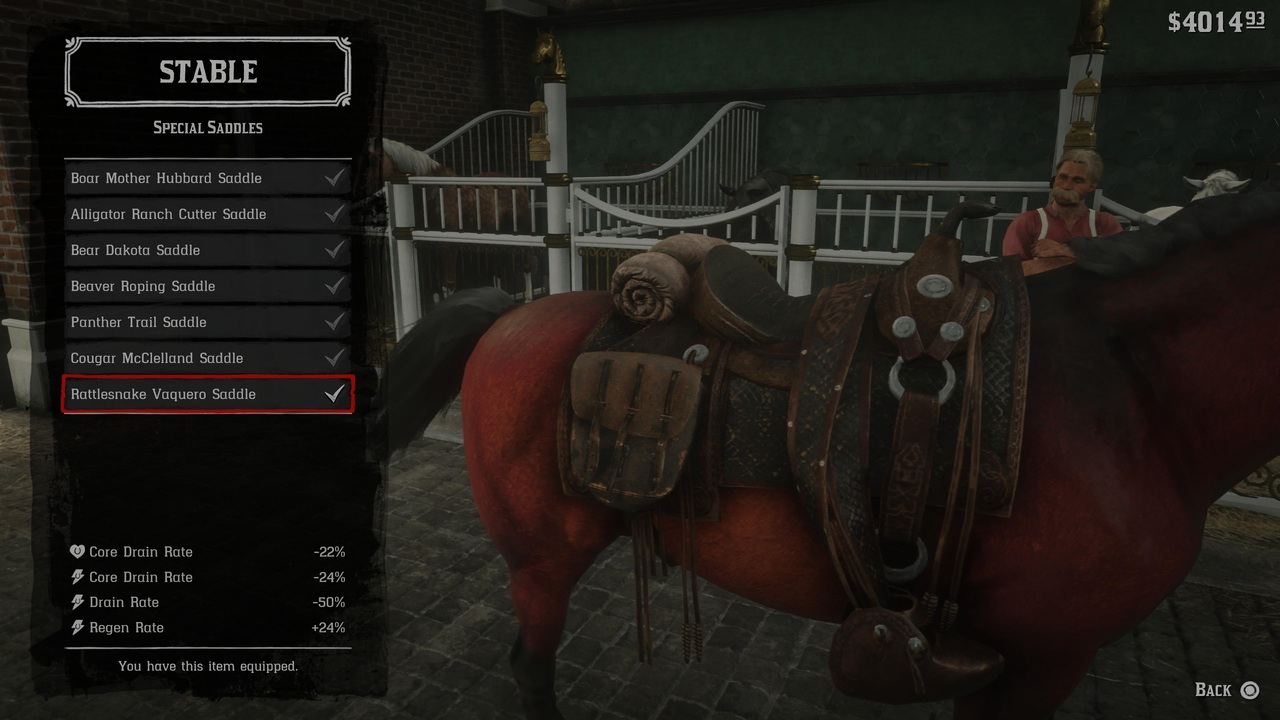This screenshot has height=720, width=1280.
Task: Toggle the checkmark on Beaver Roping Saddle
Action: [x=336, y=286]
